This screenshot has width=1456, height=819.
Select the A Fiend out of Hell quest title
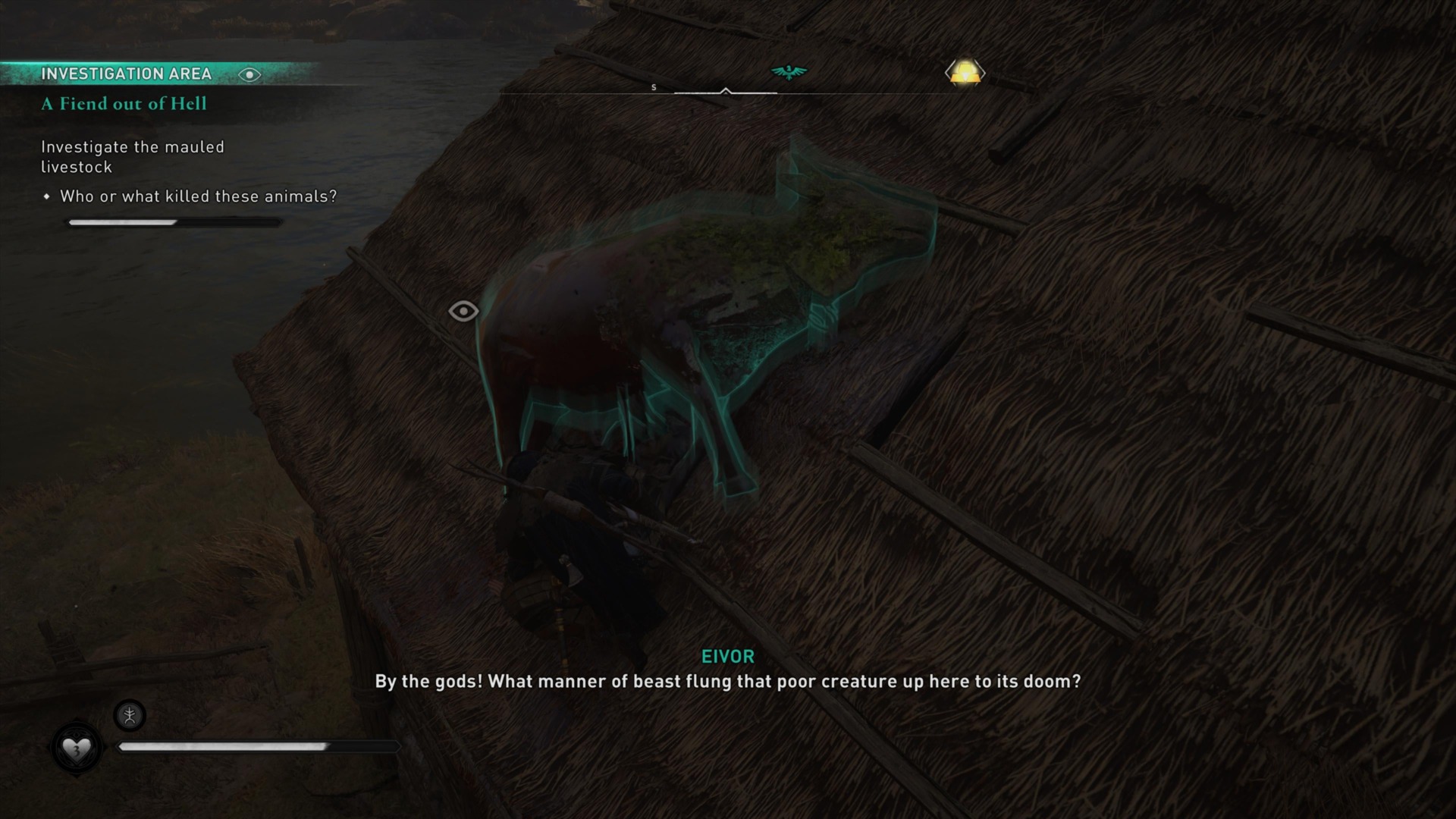pos(123,104)
